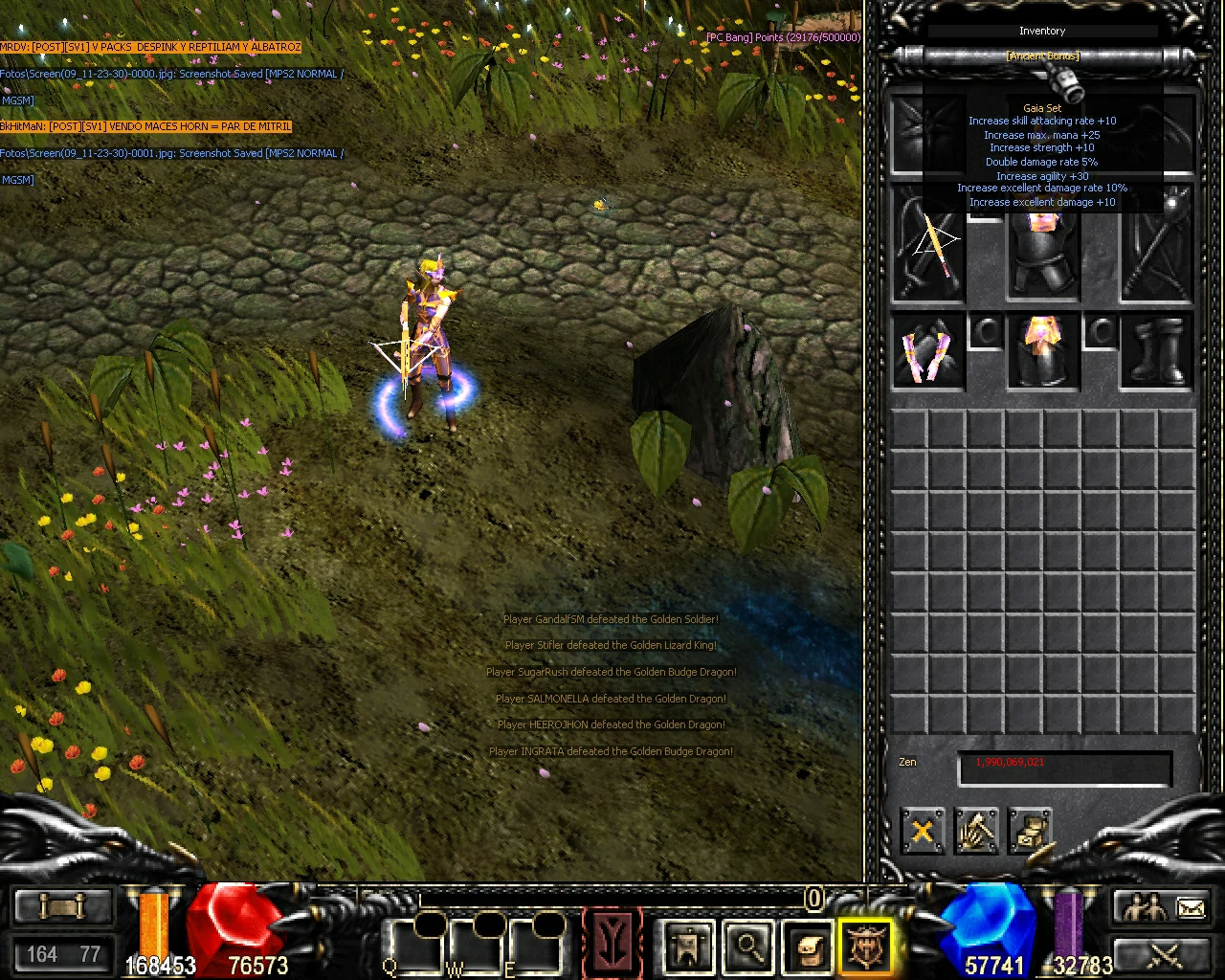The width and height of the screenshot is (1225, 980).
Task: Toggle the MU logo menu button
Action: point(613,943)
